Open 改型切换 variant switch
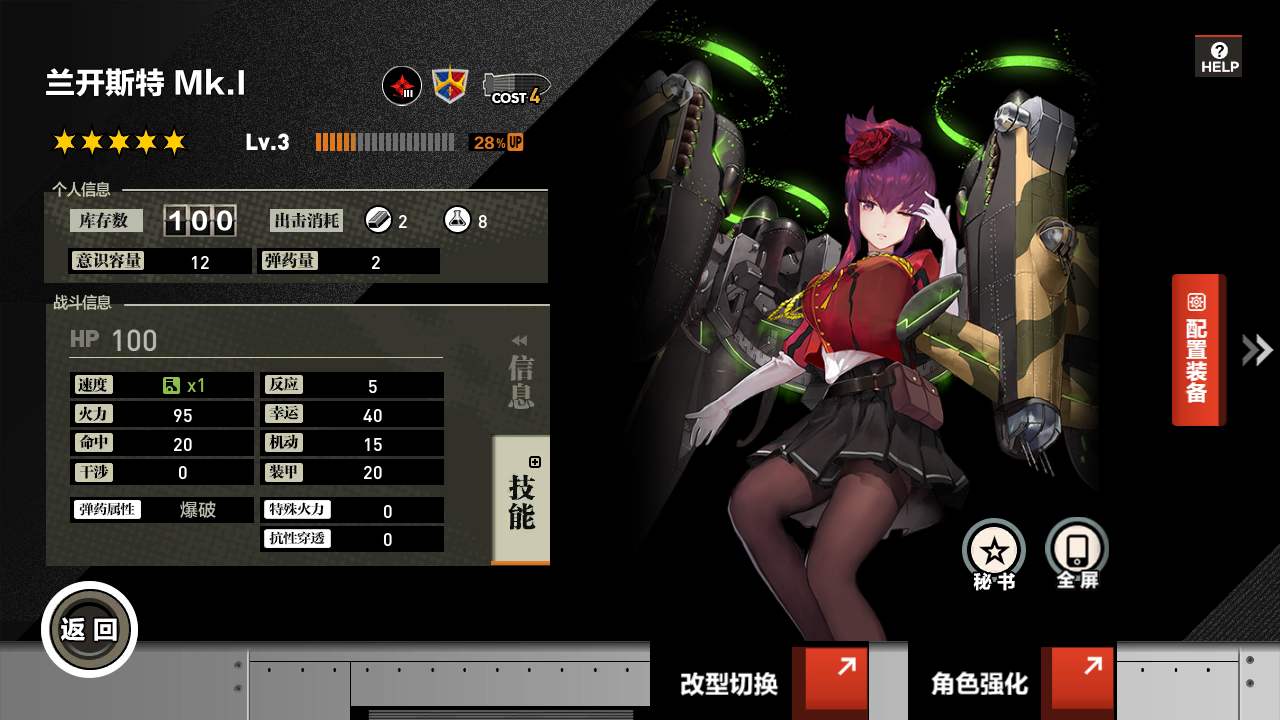The height and width of the screenshot is (720, 1280). pos(760,682)
